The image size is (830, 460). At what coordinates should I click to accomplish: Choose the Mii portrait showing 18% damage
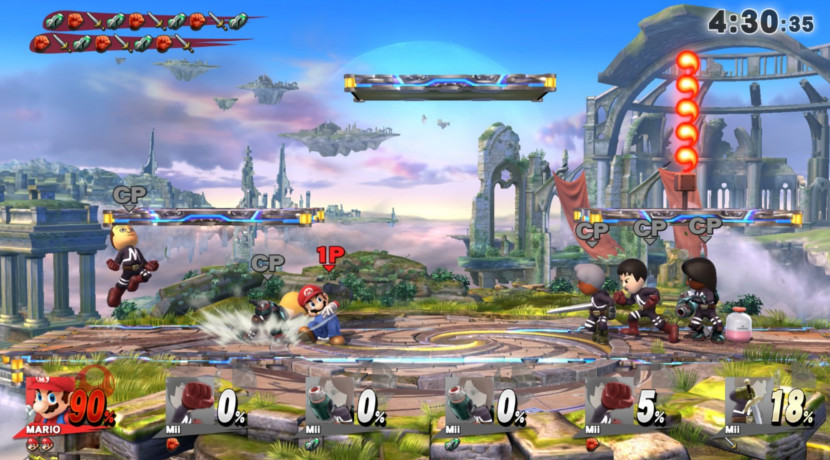[x=750, y=403]
